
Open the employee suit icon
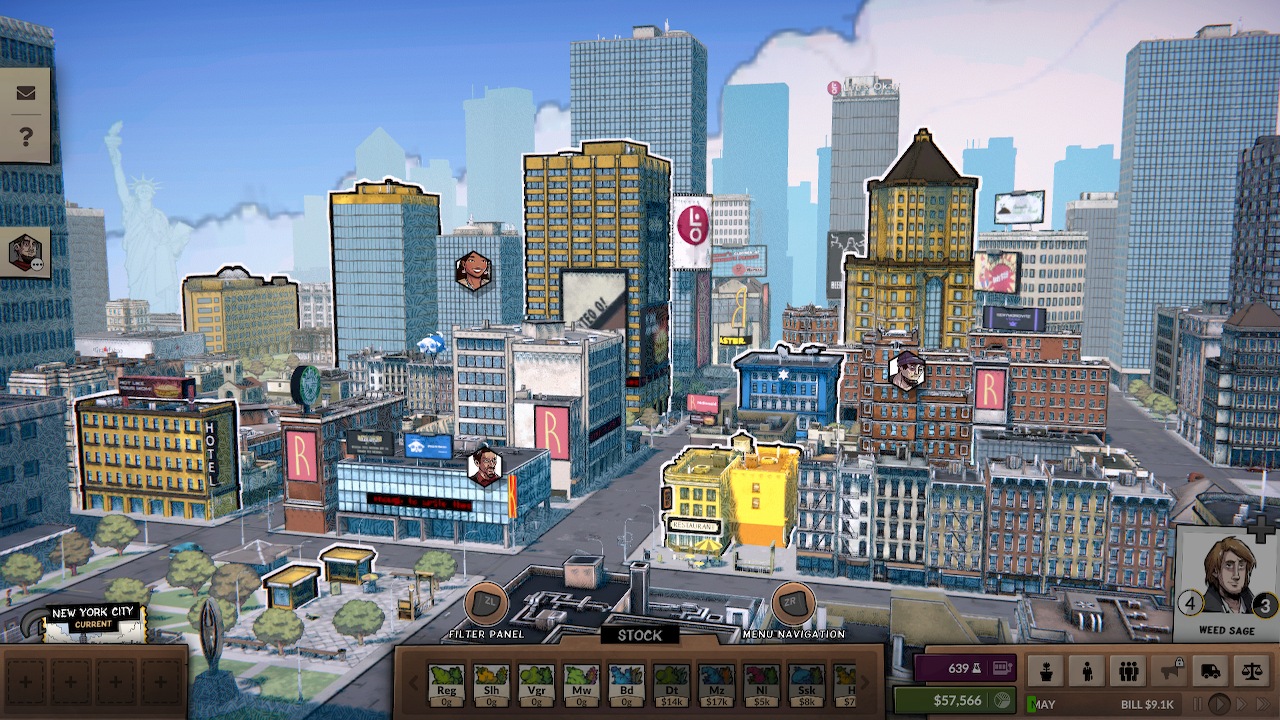1088,671
